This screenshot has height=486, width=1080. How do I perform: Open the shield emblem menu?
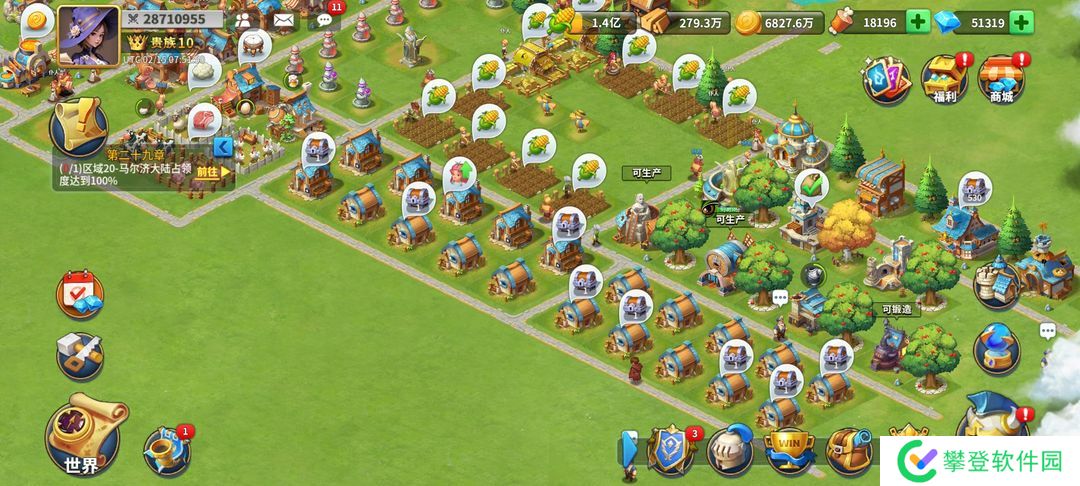pyautogui.click(x=668, y=450)
